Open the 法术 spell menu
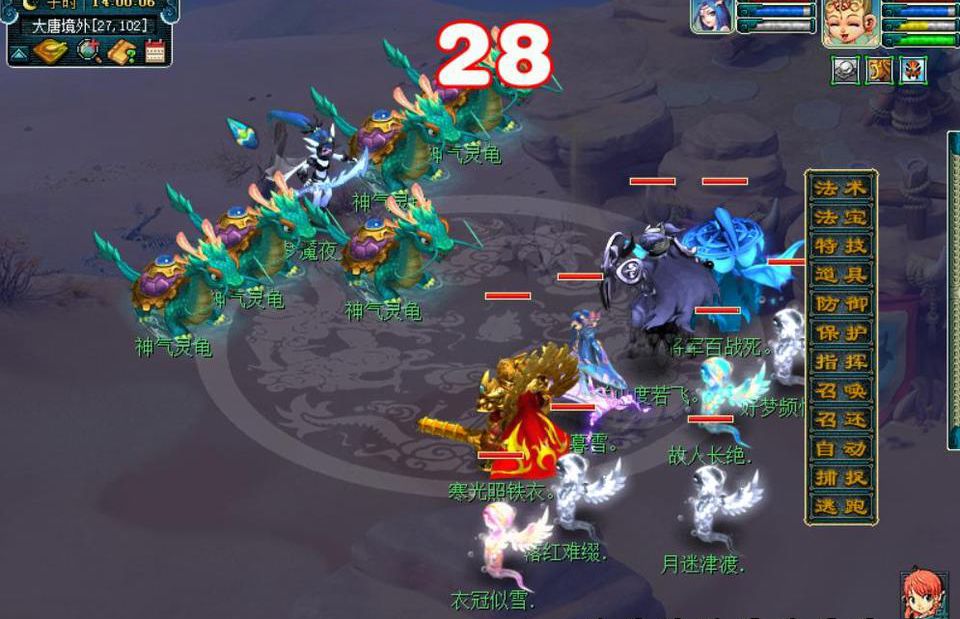The height and width of the screenshot is (619, 960). pos(841,188)
